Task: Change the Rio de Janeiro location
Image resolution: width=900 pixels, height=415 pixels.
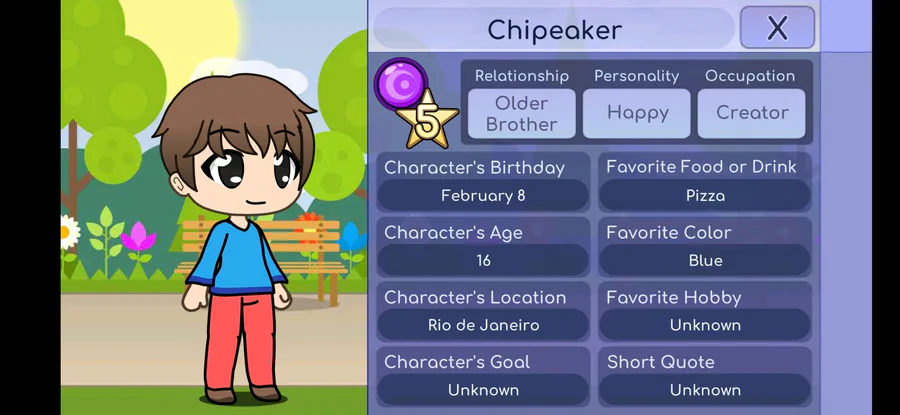Action: [483, 325]
